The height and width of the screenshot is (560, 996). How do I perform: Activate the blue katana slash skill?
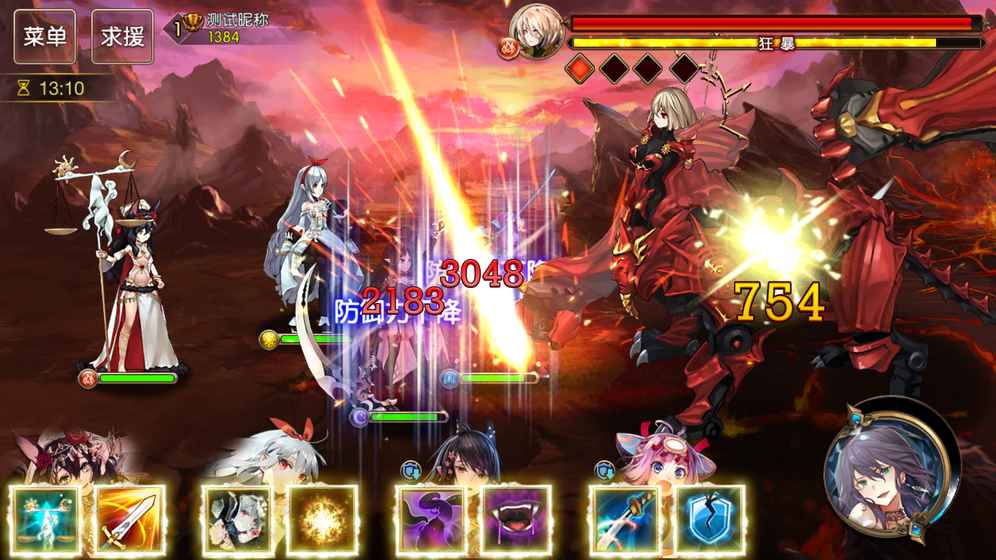coord(623,520)
